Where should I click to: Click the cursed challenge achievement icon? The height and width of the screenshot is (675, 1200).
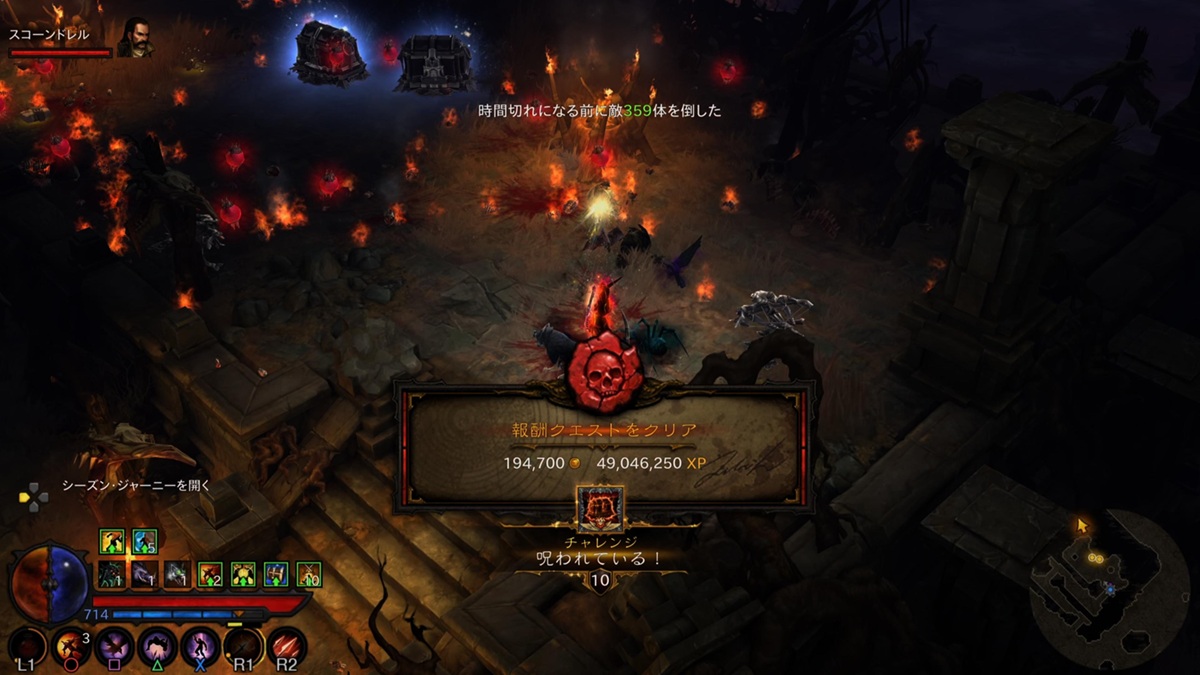[x=600, y=509]
